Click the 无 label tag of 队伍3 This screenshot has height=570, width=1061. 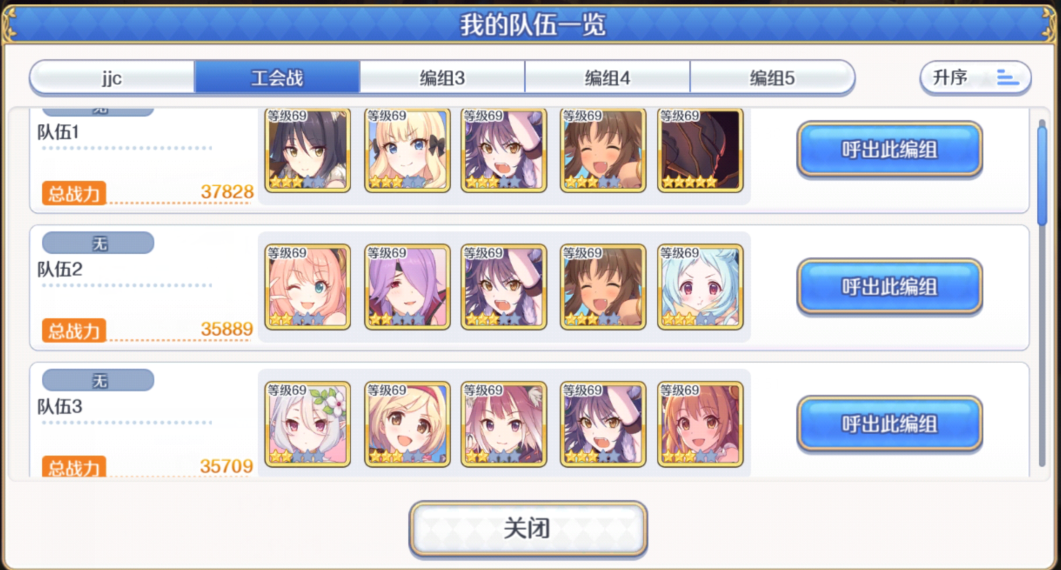(99, 380)
